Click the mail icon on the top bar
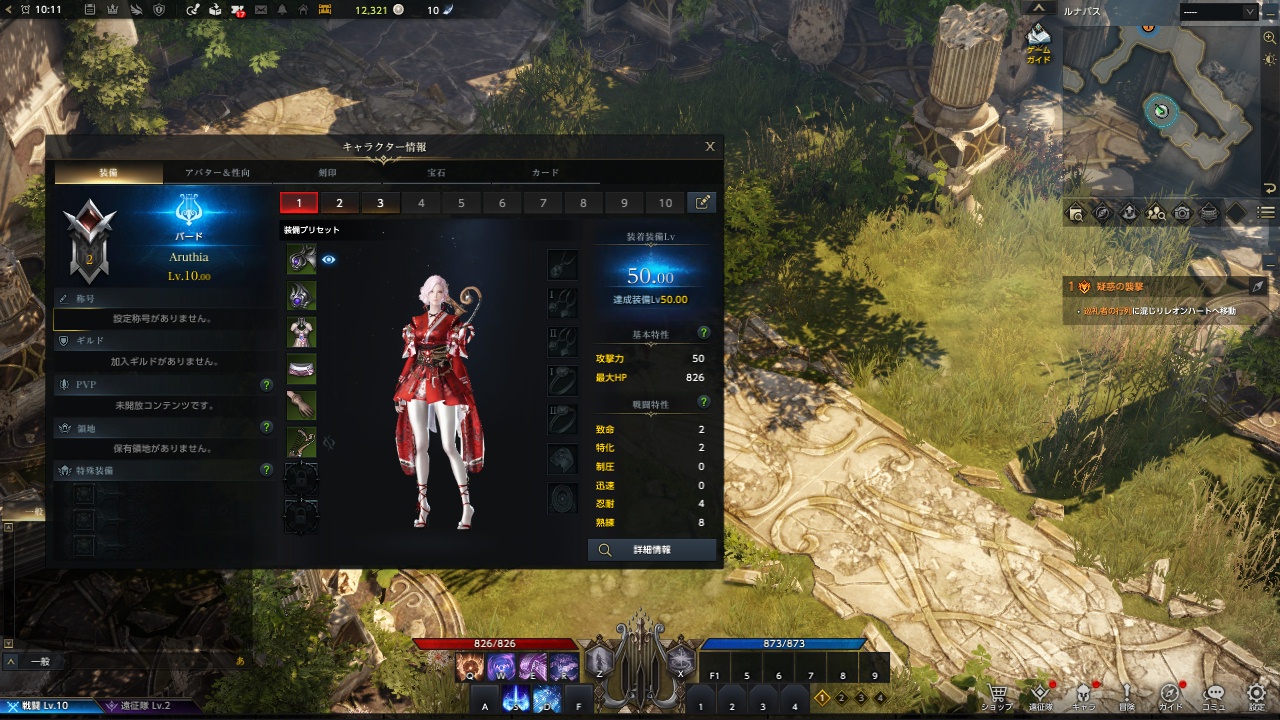 (261, 10)
